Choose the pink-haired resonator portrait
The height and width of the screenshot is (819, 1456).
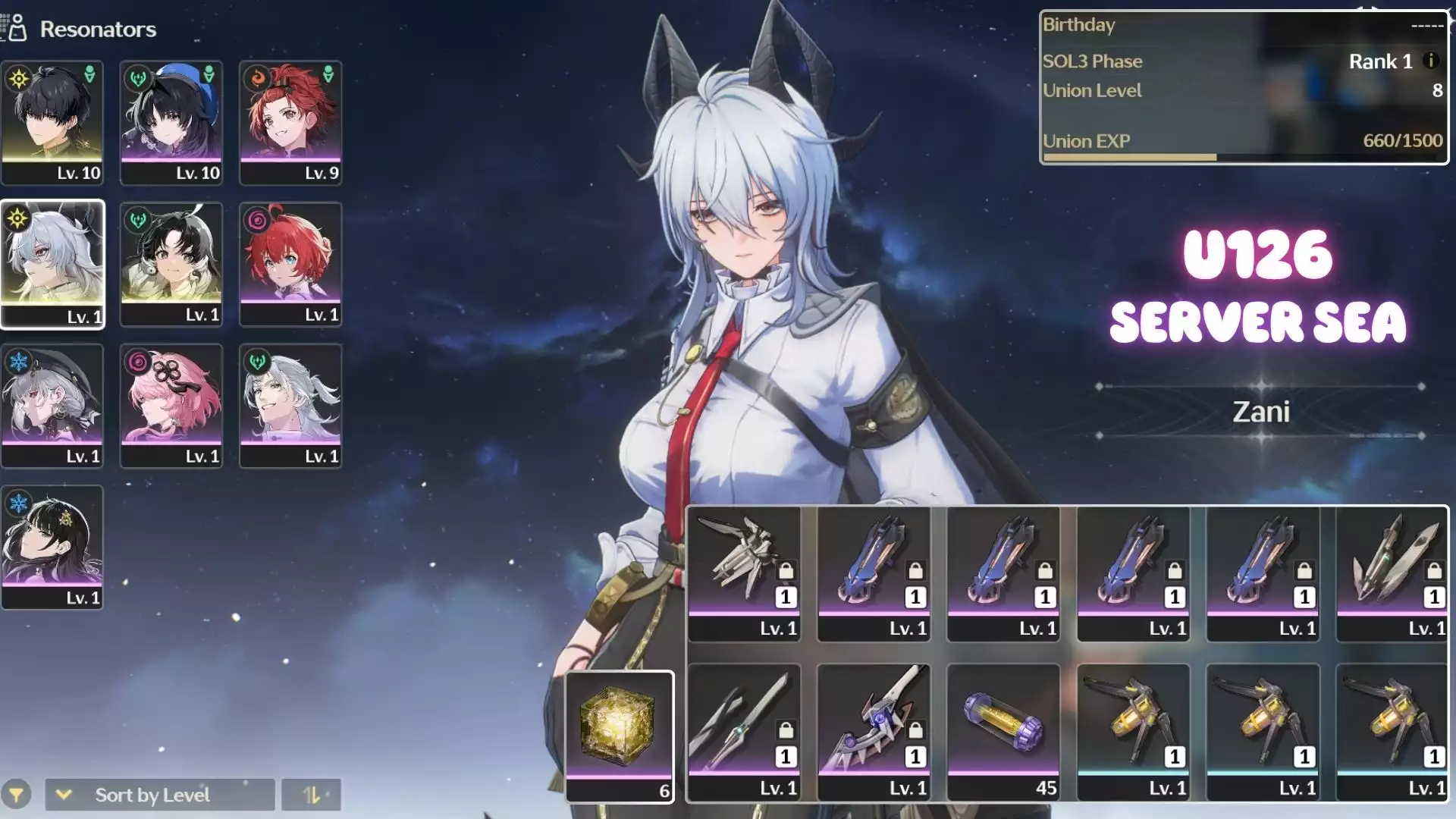click(171, 406)
